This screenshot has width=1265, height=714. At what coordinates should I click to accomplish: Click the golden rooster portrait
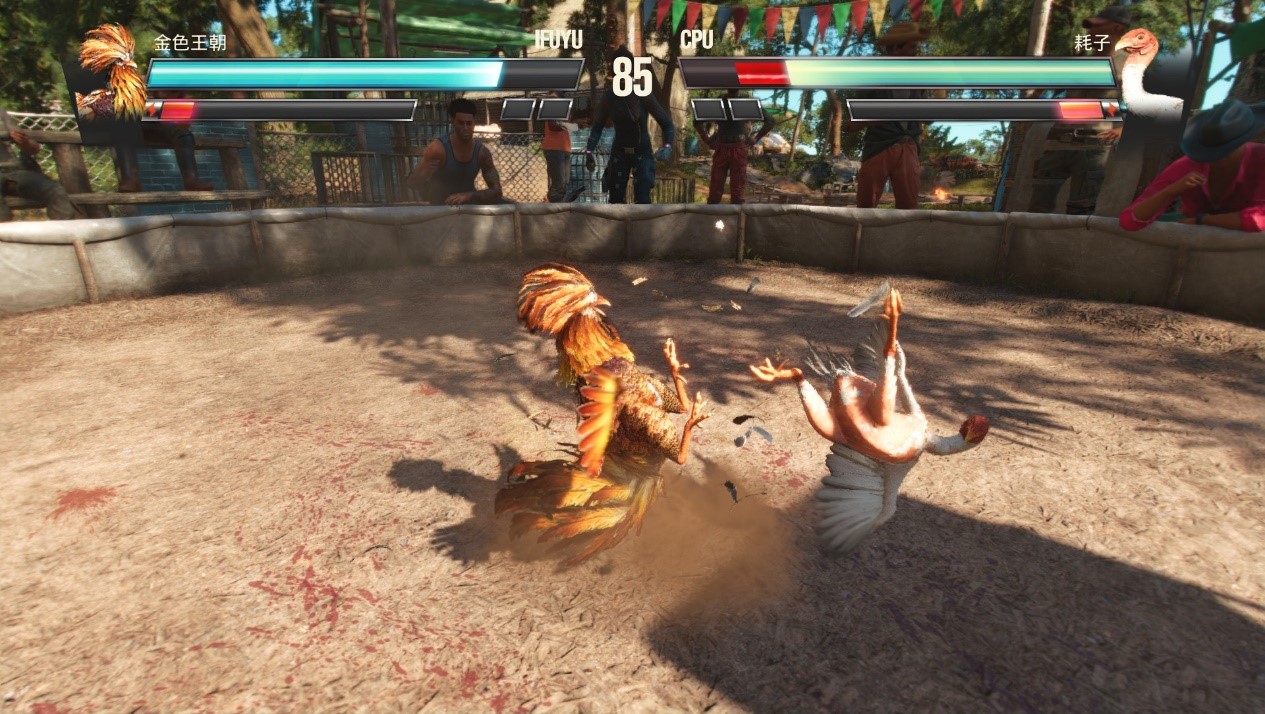113,70
